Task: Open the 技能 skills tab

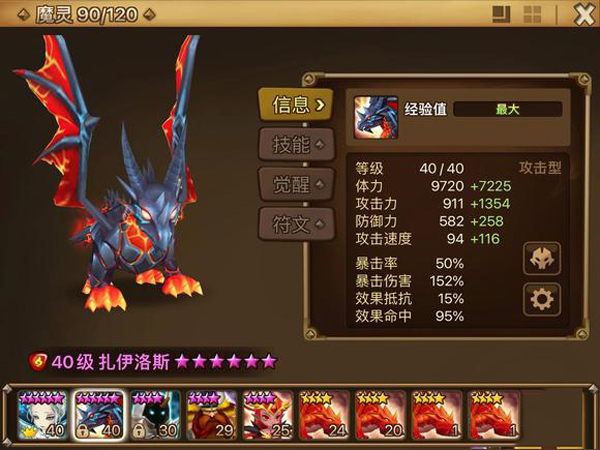Action: coord(294,143)
